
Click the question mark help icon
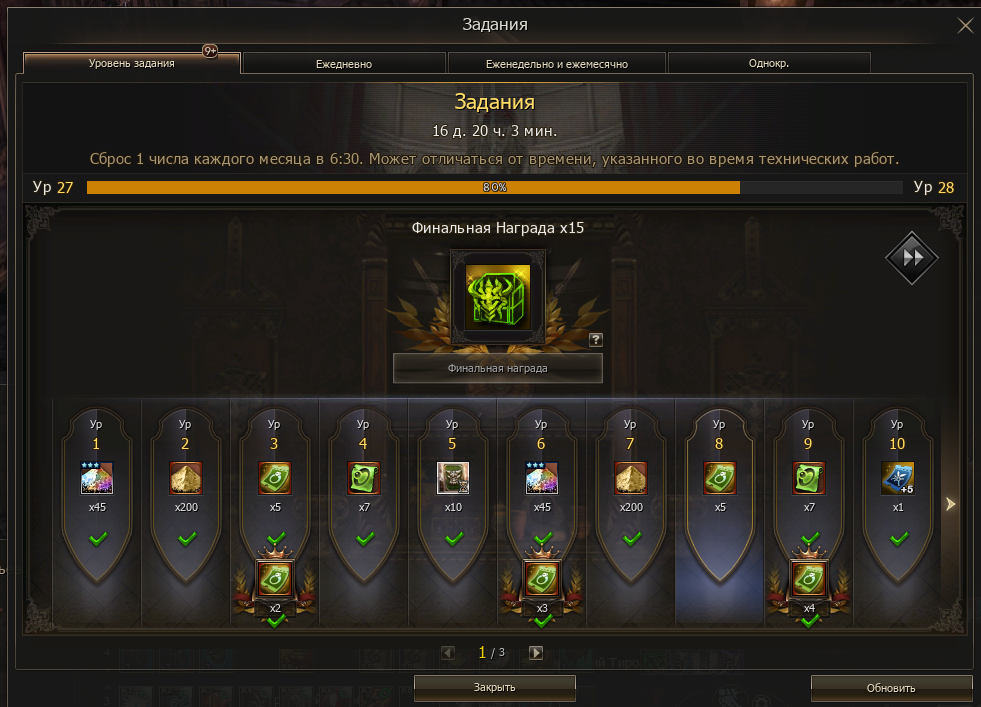coord(596,340)
